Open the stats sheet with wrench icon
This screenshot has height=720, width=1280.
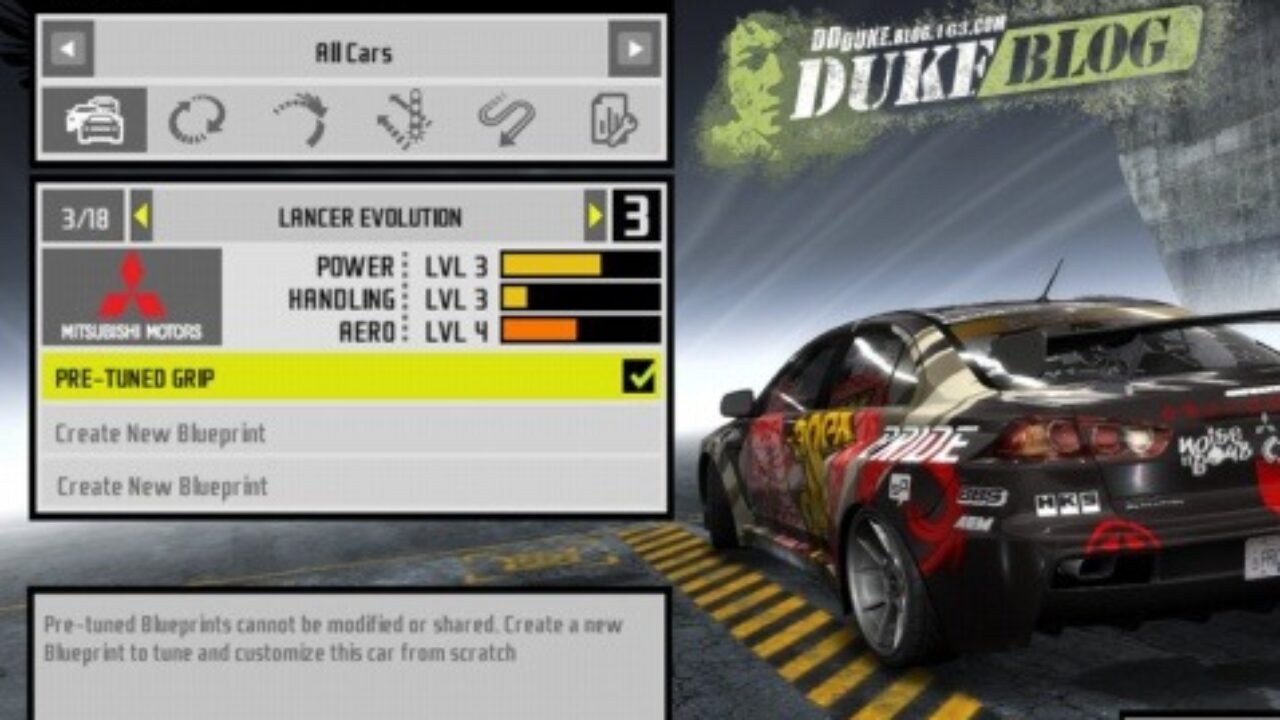610,117
